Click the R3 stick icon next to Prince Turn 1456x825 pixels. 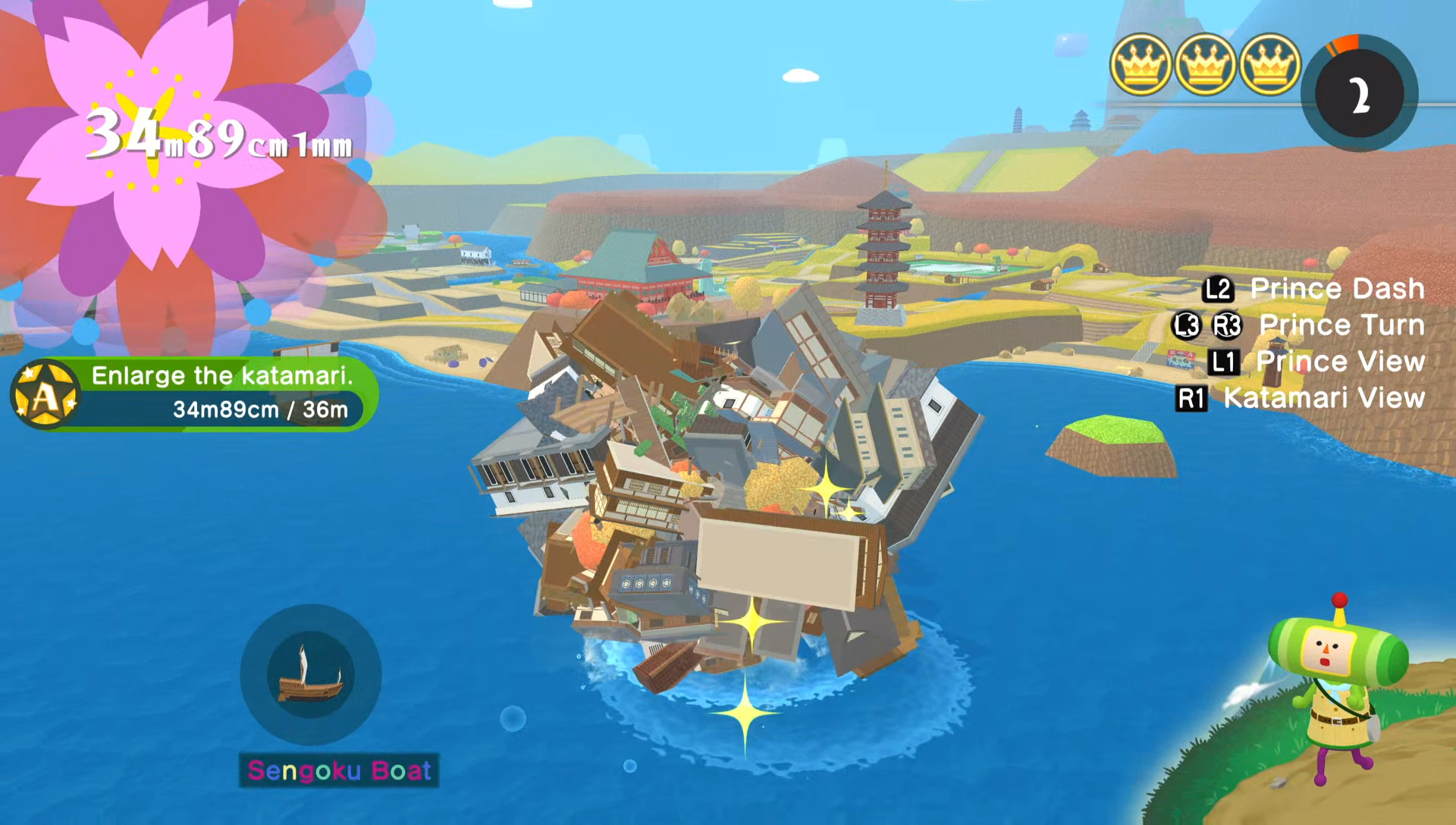[x=1226, y=325]
